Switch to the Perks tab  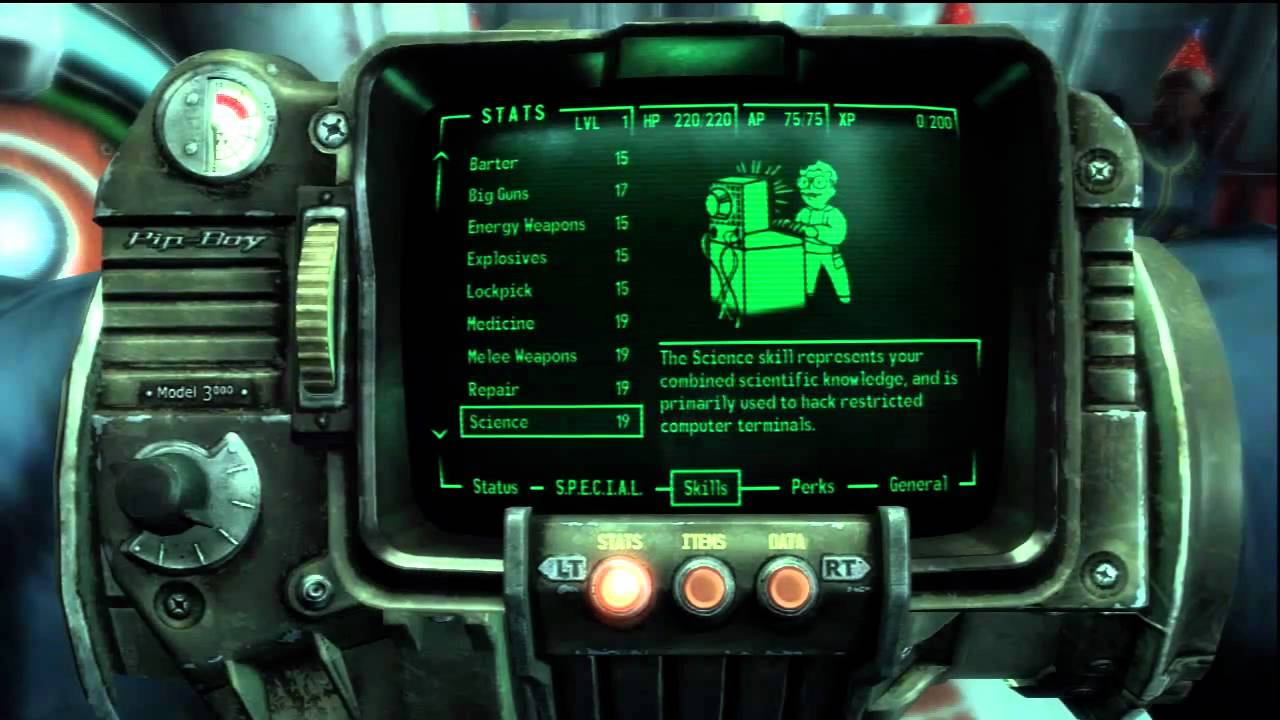click(x=811, y=487)
